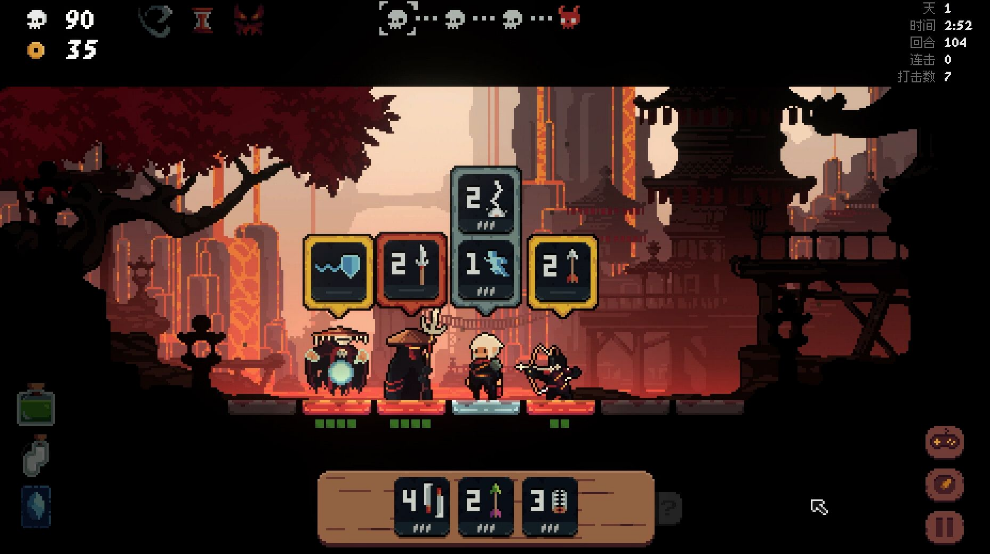Screen dimensions: 990x554
Task: Click the orange compass map button
Action: 945,484
